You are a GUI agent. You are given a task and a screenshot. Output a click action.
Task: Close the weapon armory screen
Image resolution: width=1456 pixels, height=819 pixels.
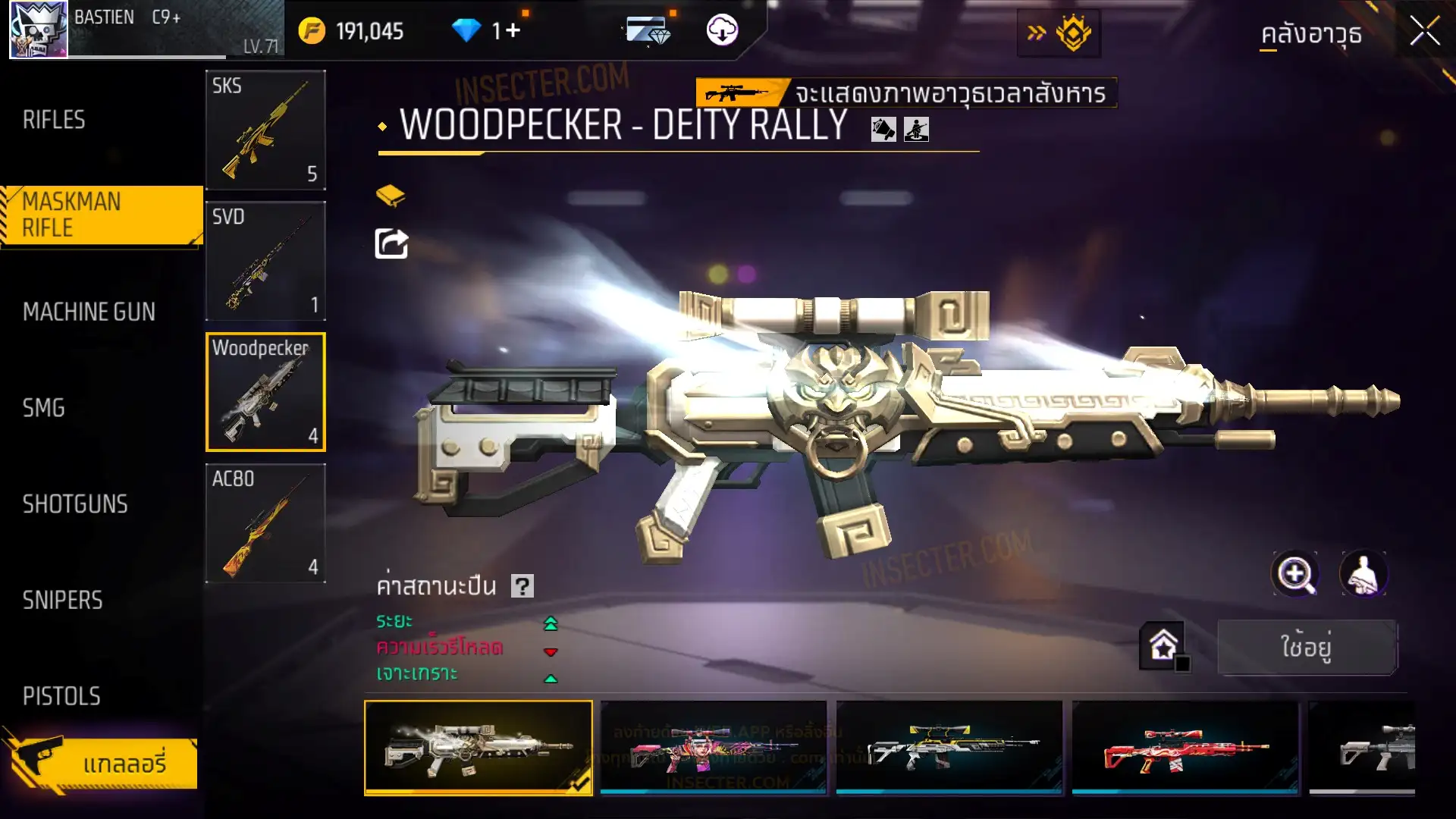(x=1424, y=32)
